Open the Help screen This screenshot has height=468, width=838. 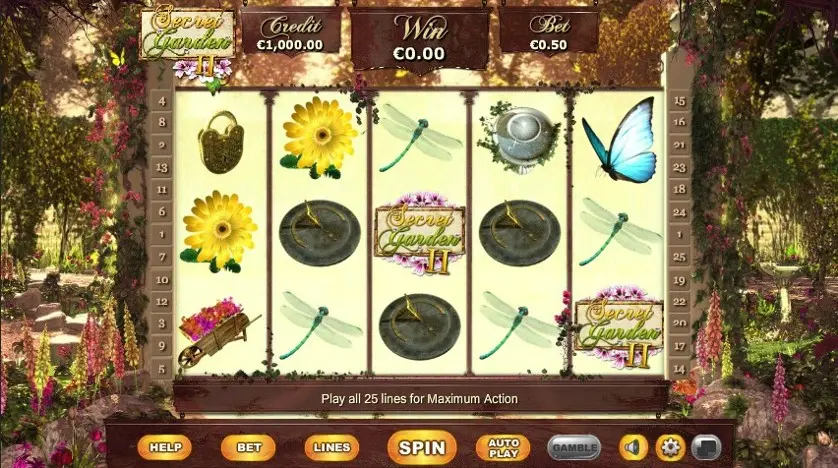click(x=164, y=448)
